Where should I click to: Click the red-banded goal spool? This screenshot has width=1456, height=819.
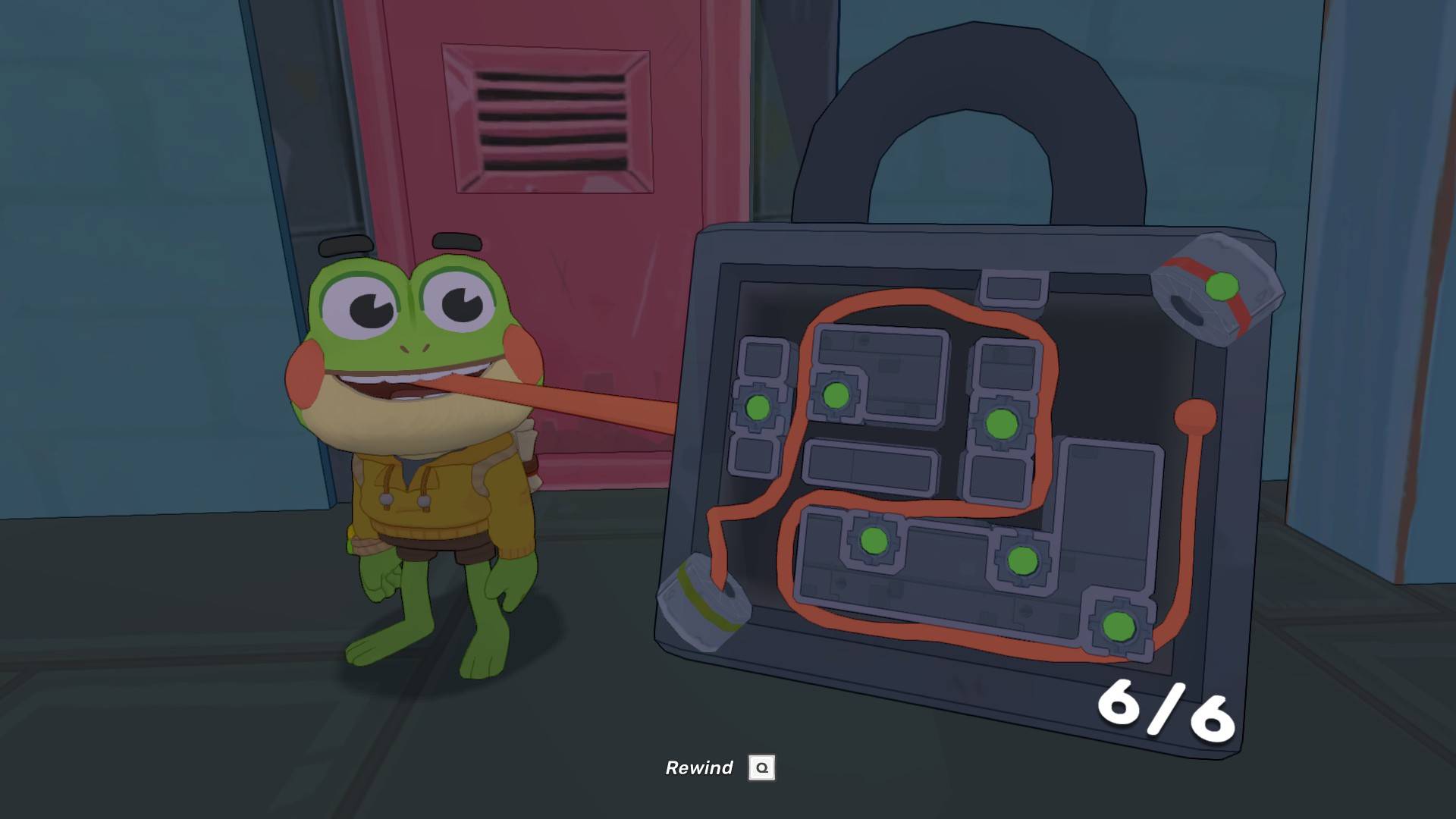pos(1216,290)
